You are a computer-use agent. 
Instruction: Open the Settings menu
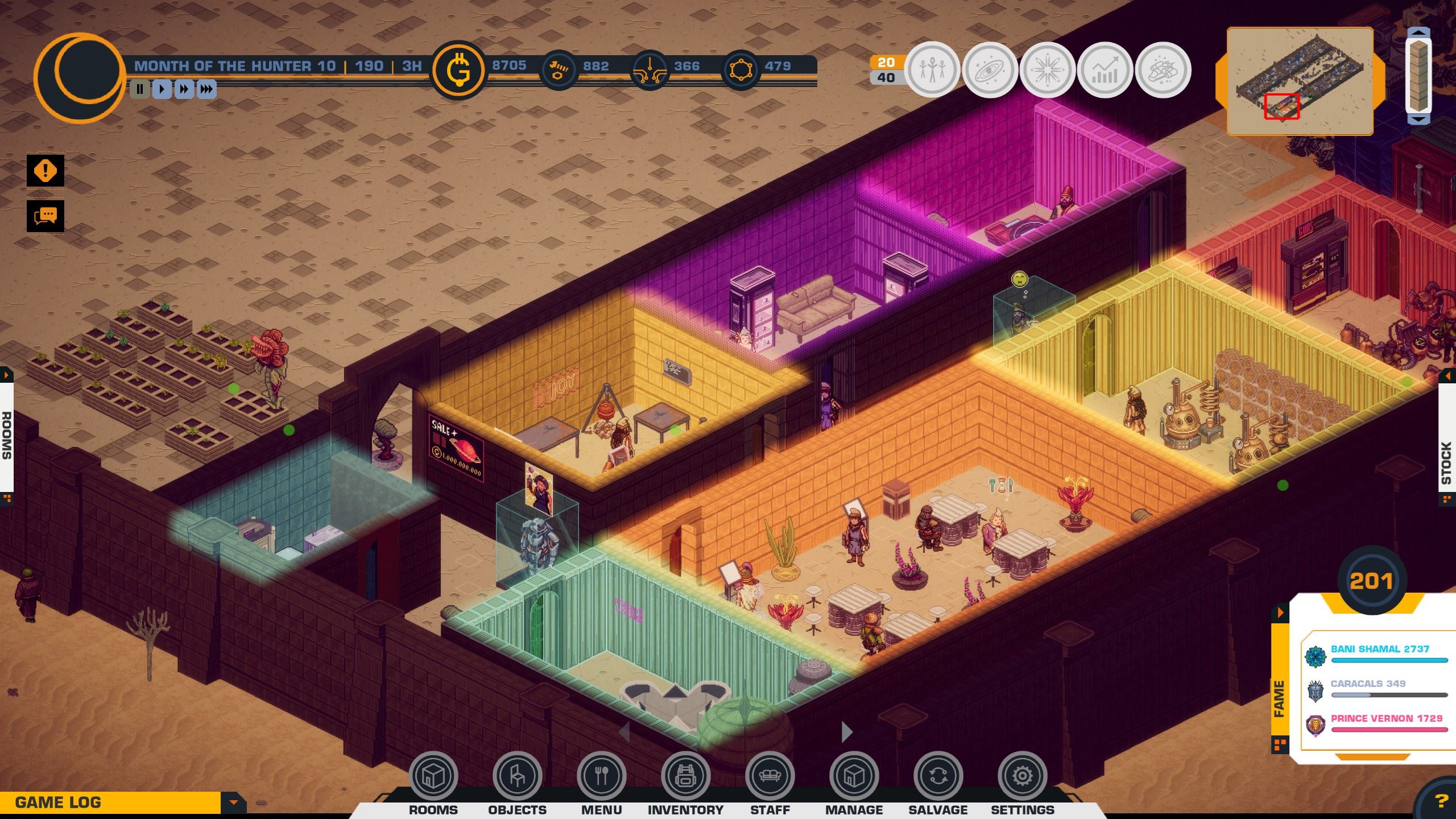pos(1022,776)
